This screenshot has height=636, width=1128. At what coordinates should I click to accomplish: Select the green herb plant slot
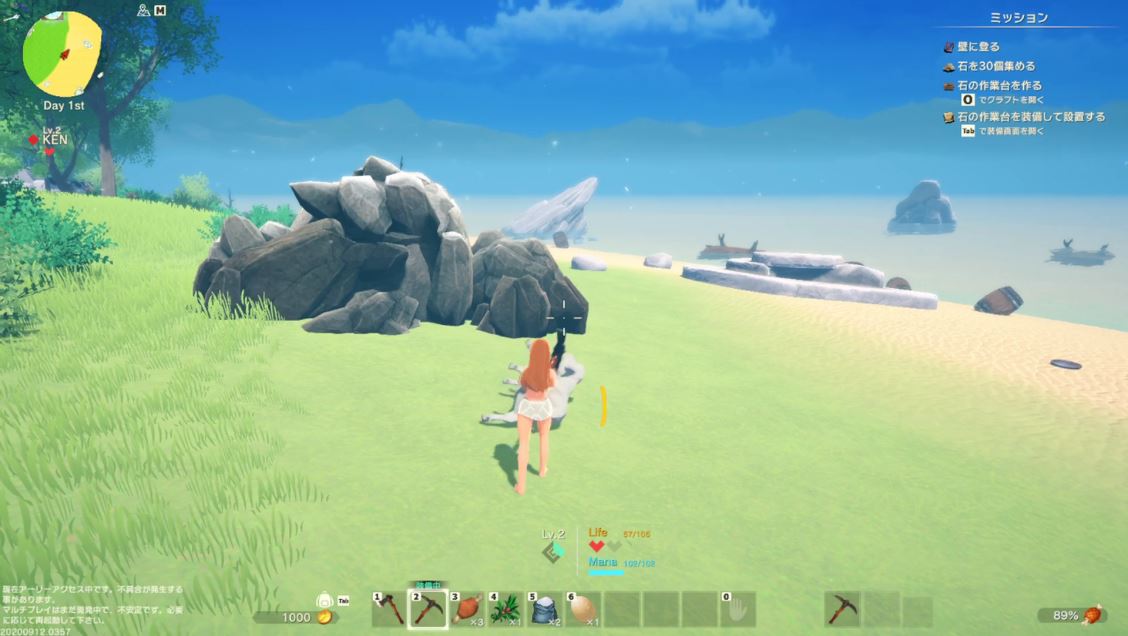tap(506, 609)
